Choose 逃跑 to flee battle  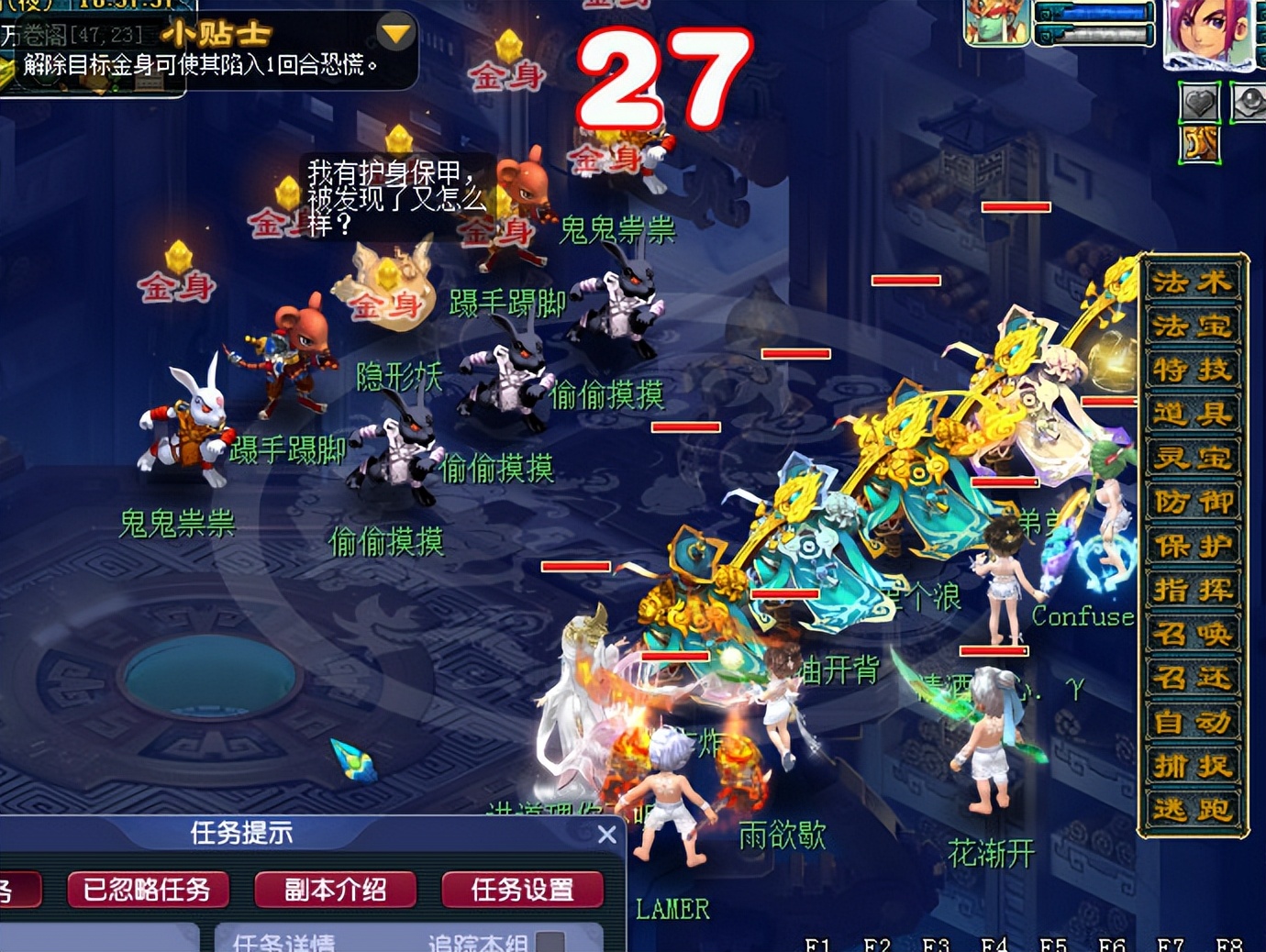[x=1192, y=810]
